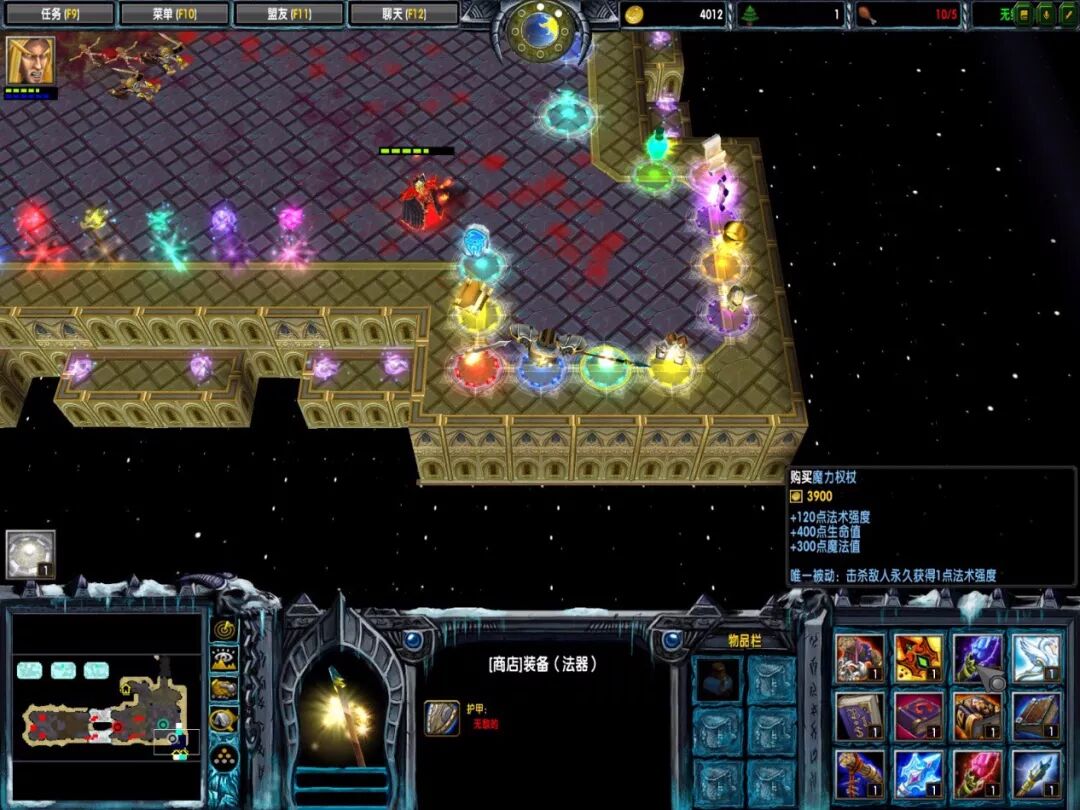
Task: Open the 聊天 (F12) chat log
Action: point(404,14)
